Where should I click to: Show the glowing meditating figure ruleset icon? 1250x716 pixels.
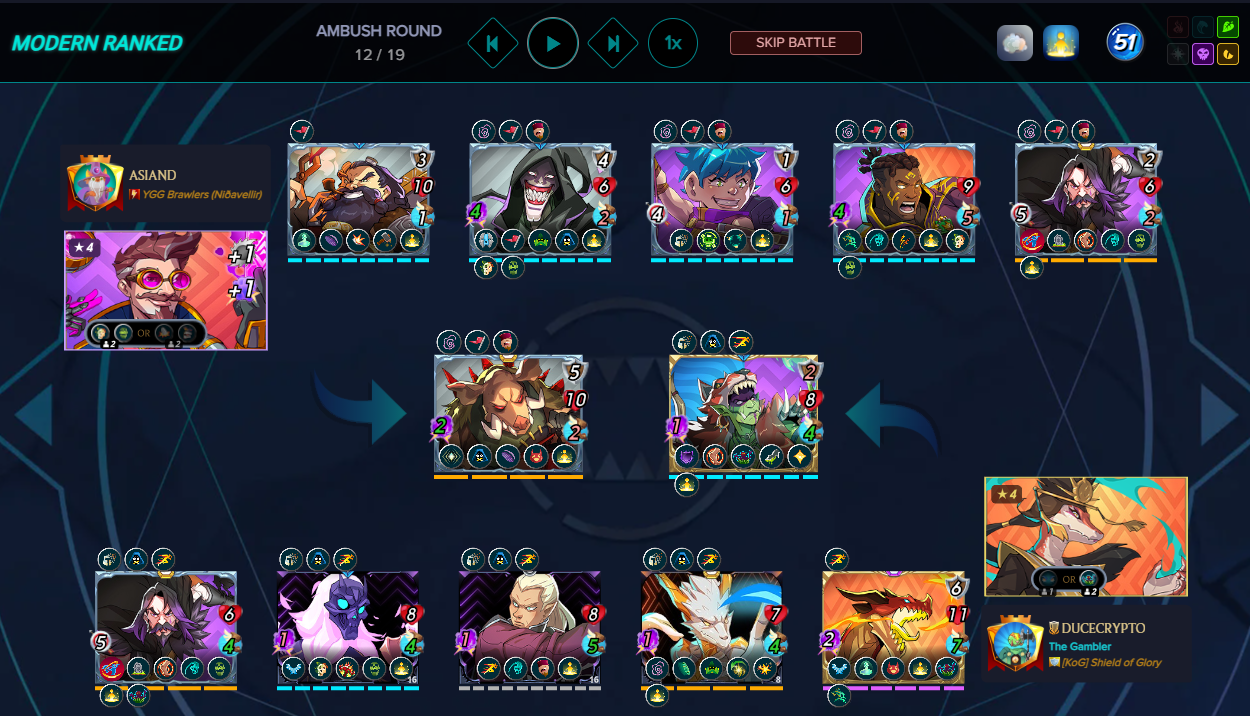[1060, 43]
